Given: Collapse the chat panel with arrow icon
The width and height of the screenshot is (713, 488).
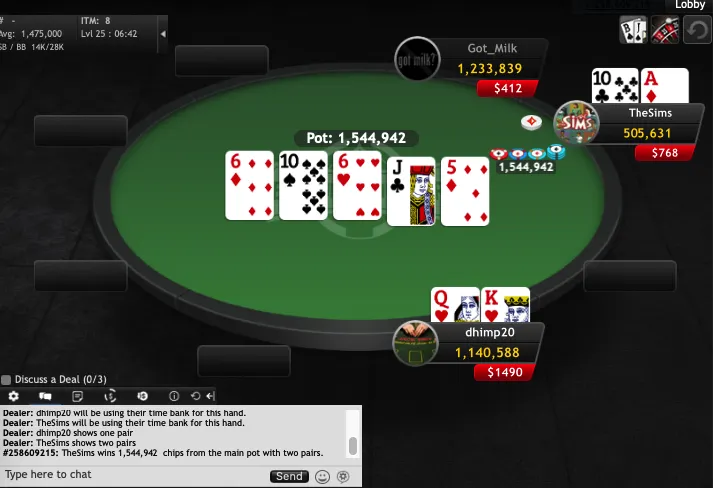Looking at the screenshot, I should coord(209,396).
